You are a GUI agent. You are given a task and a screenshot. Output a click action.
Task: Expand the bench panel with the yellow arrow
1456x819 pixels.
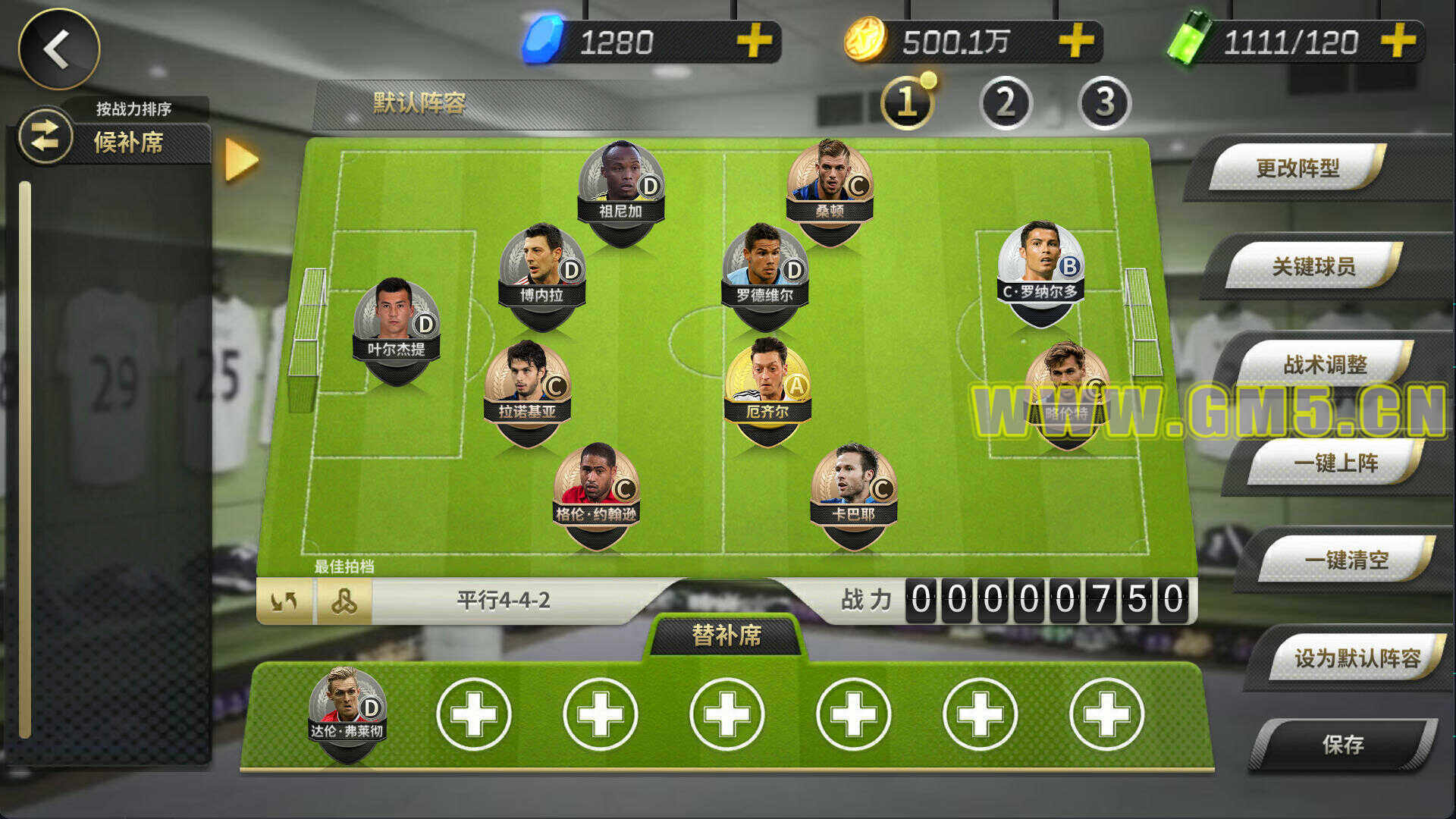click(x=242, y=160)
